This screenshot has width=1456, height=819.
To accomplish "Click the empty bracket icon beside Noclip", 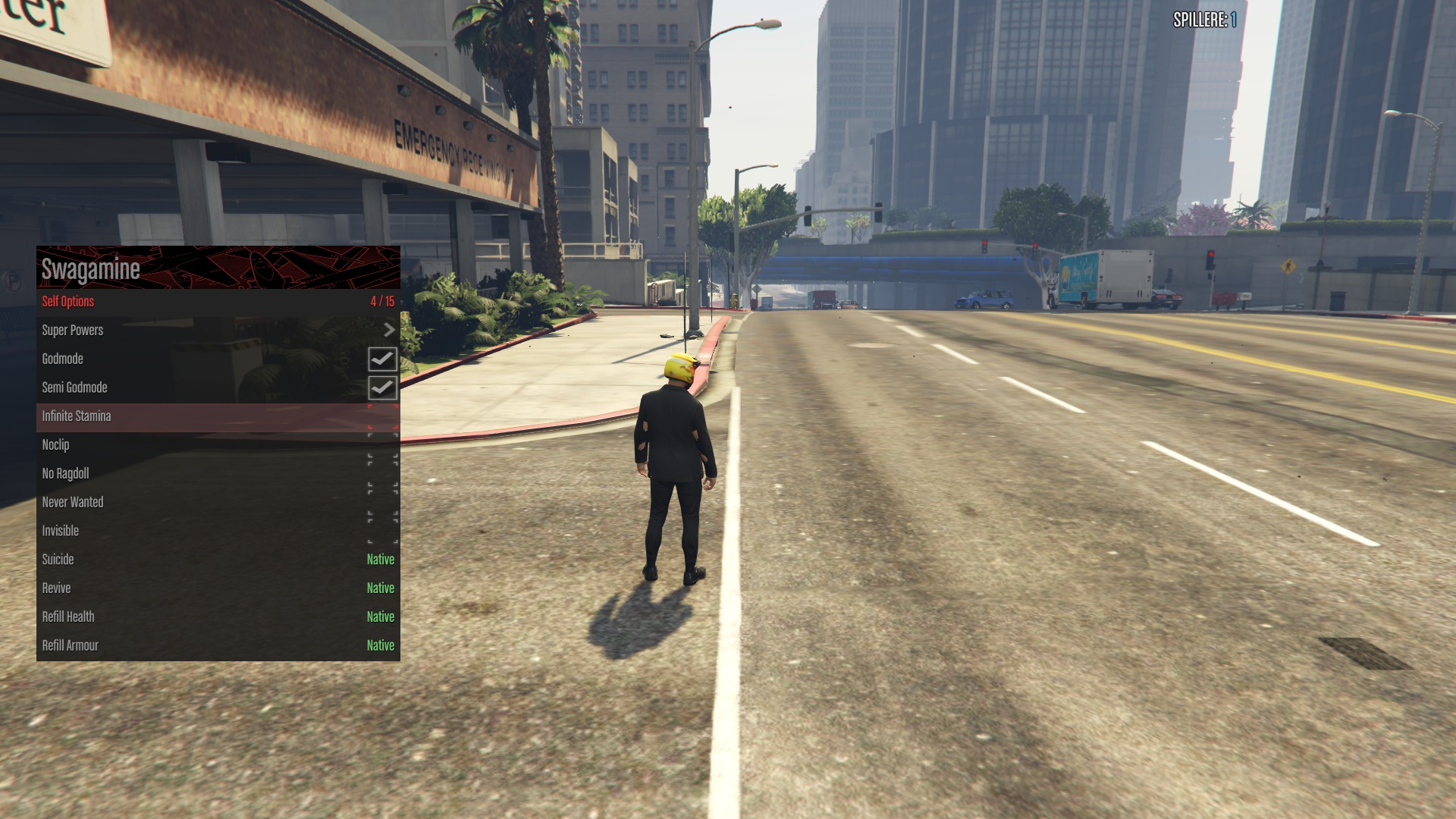I will coord(384,445).
